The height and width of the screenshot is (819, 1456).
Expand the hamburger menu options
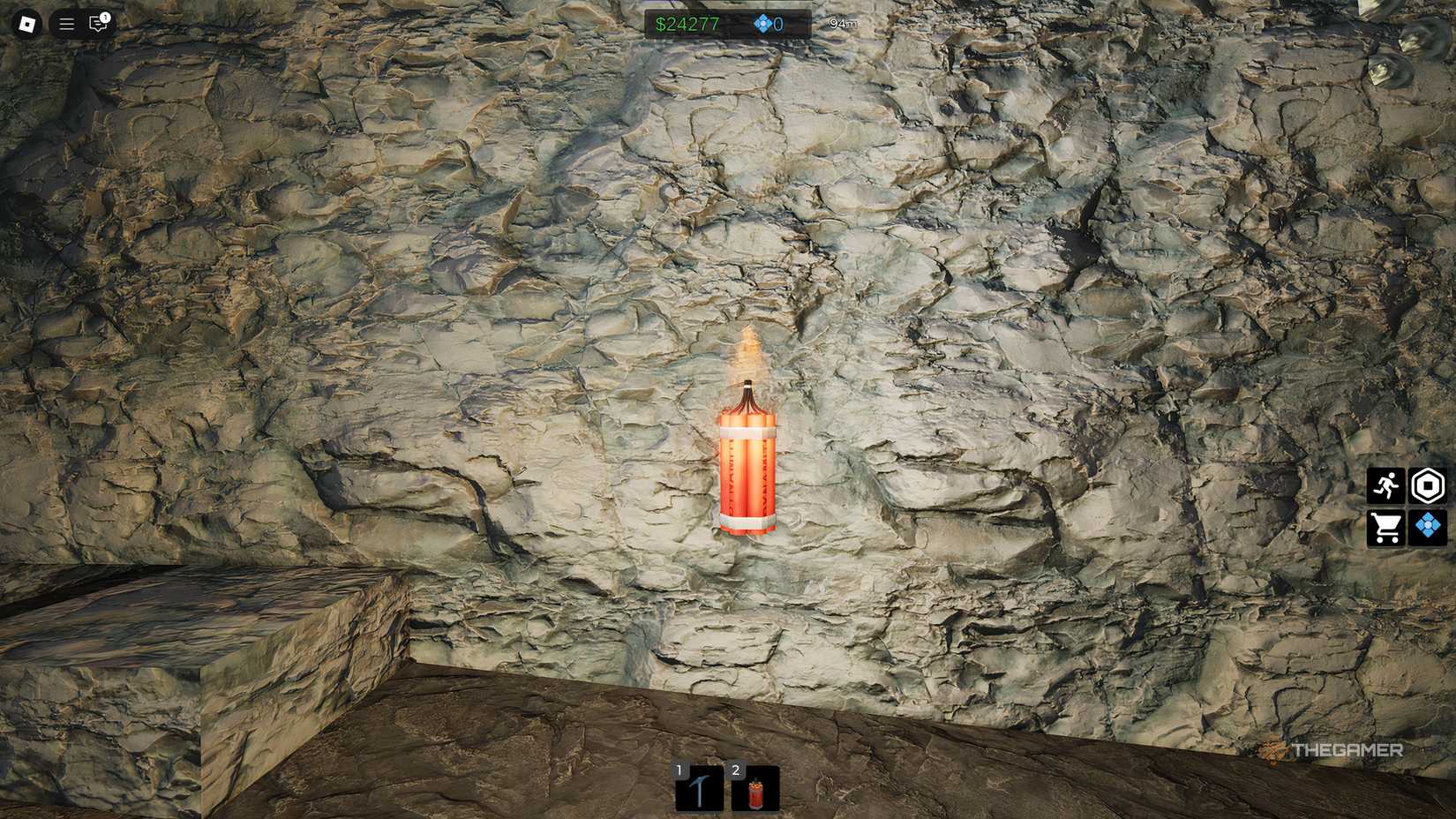pyautogui.click(x=65, y=24)
